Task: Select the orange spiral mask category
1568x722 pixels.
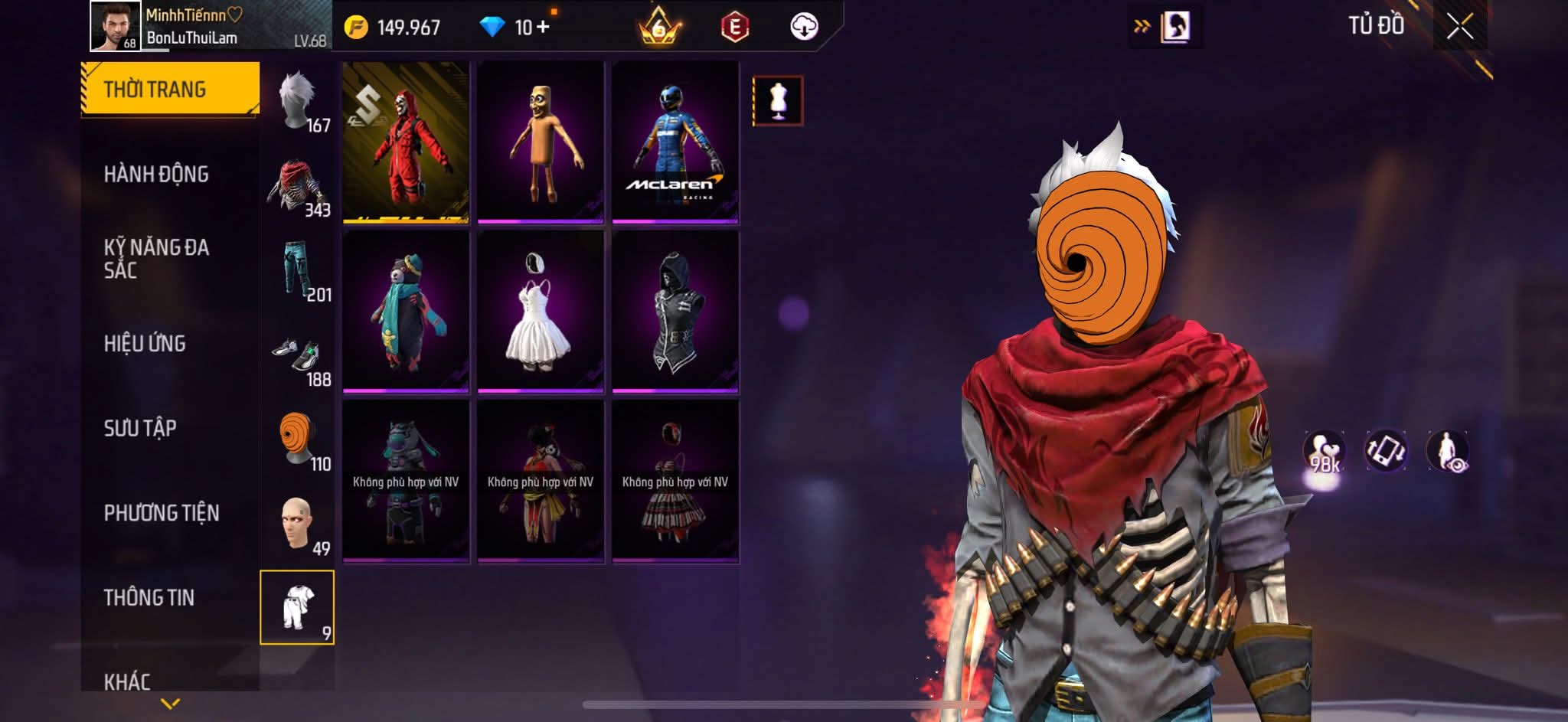Action: [298, 439]
